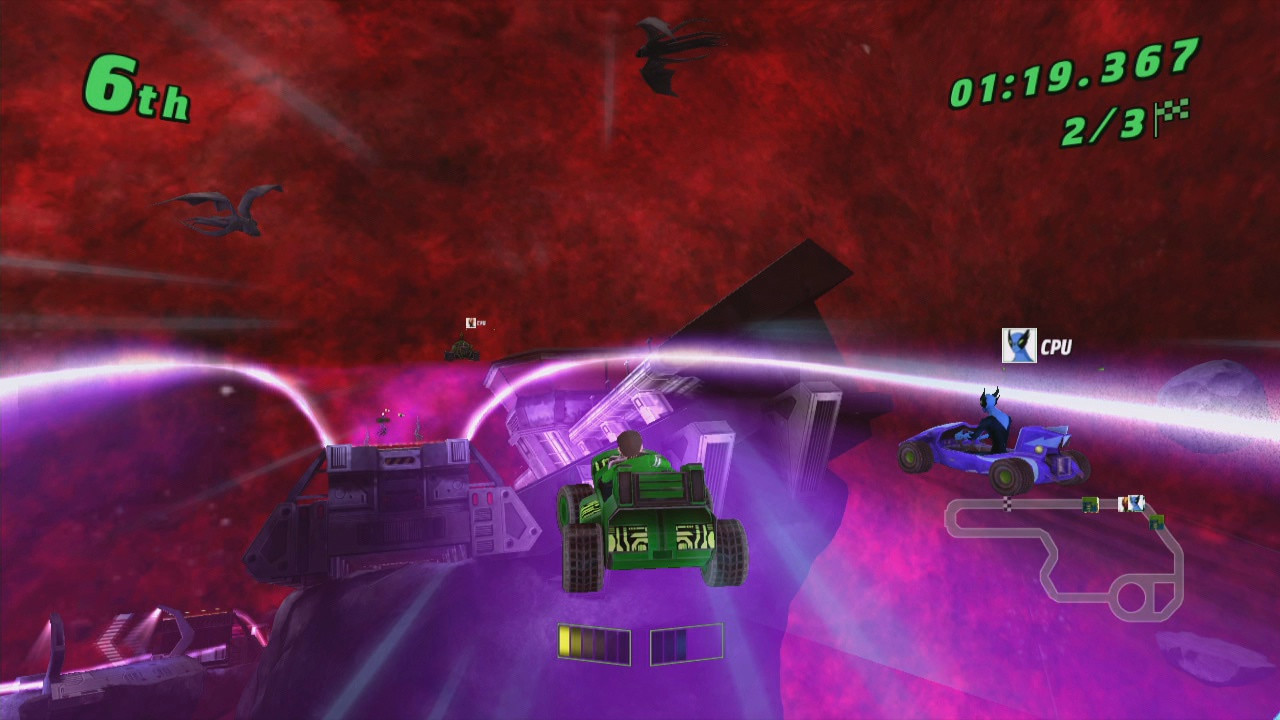Image resolution: width=1280 pixels, height=720 pixels.
Task: Select the small CPU marker above the green buggy
Action: (469, 323)
